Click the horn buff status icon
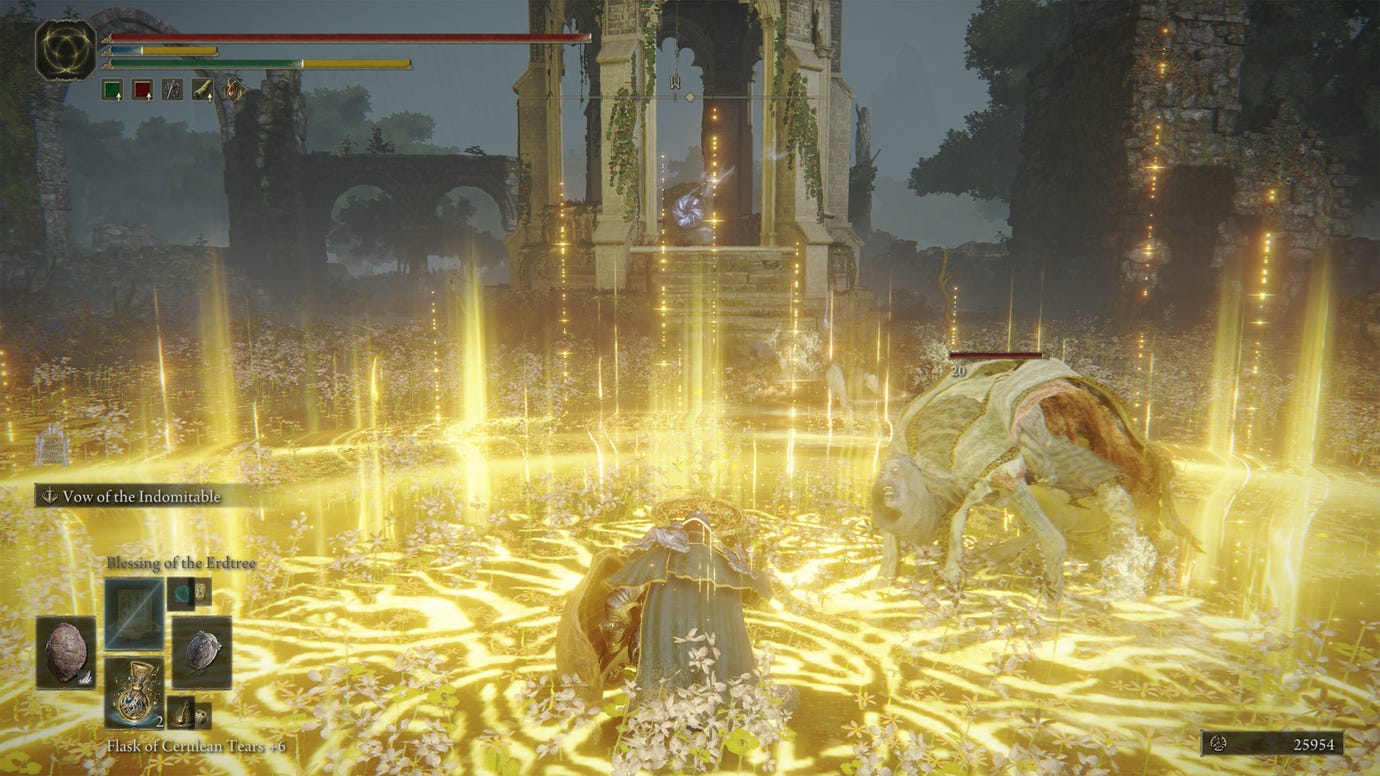 203,89
